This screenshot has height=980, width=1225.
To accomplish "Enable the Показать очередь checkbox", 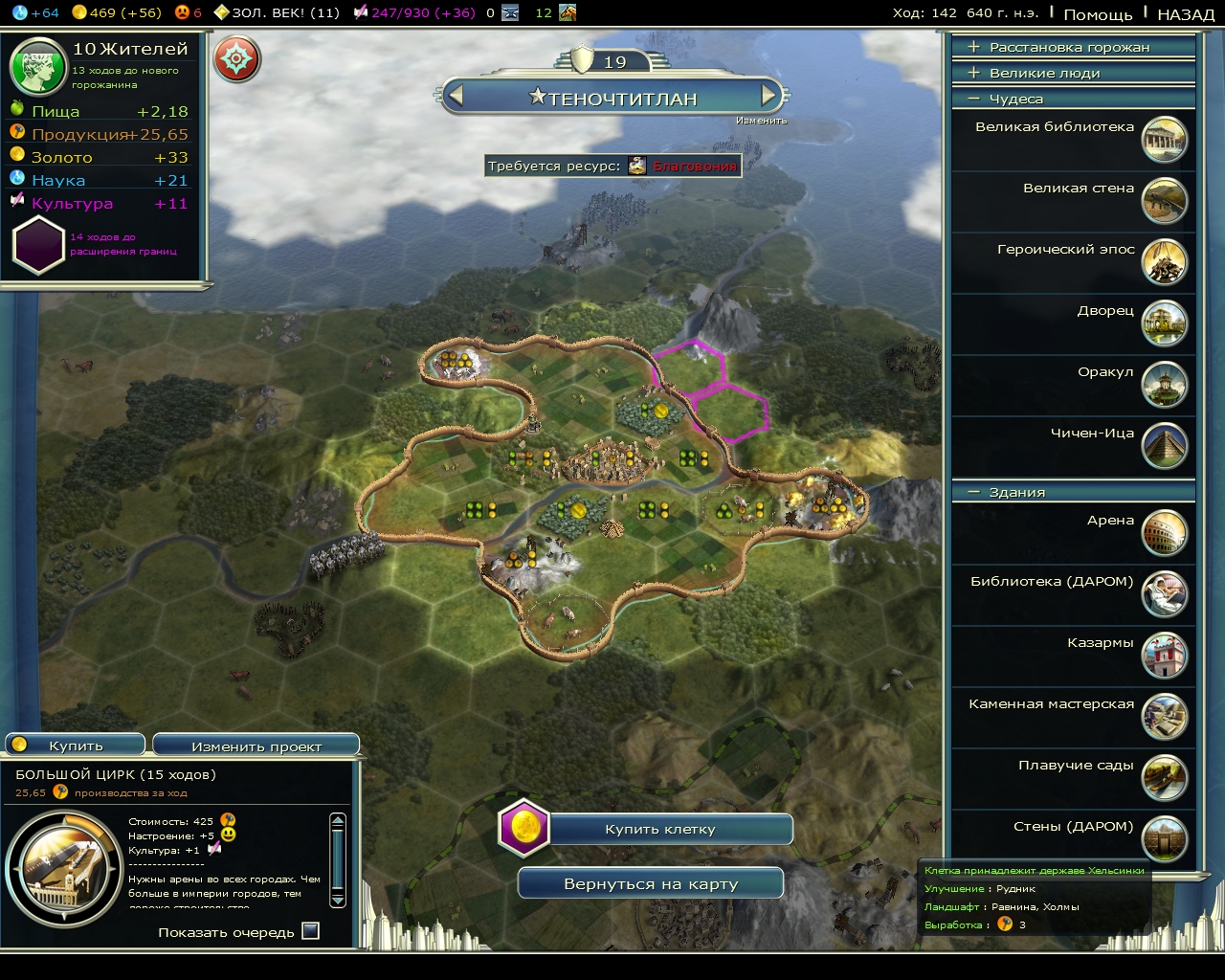I will point(309,929).
